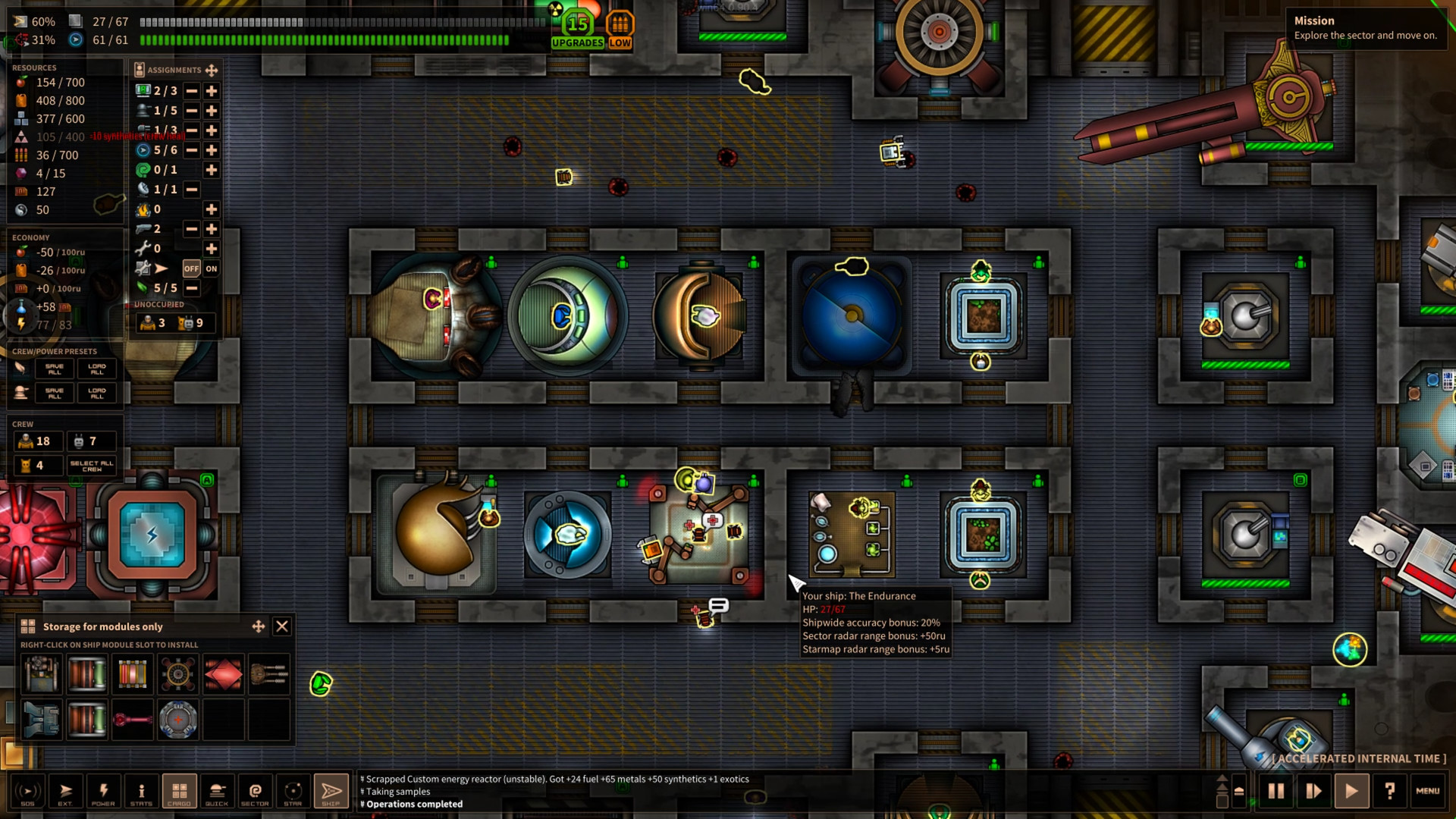Viewport: 1456px width, 819px height.
Task: Select a stored module thumbnail in storage panel
Action: [41, 674]
